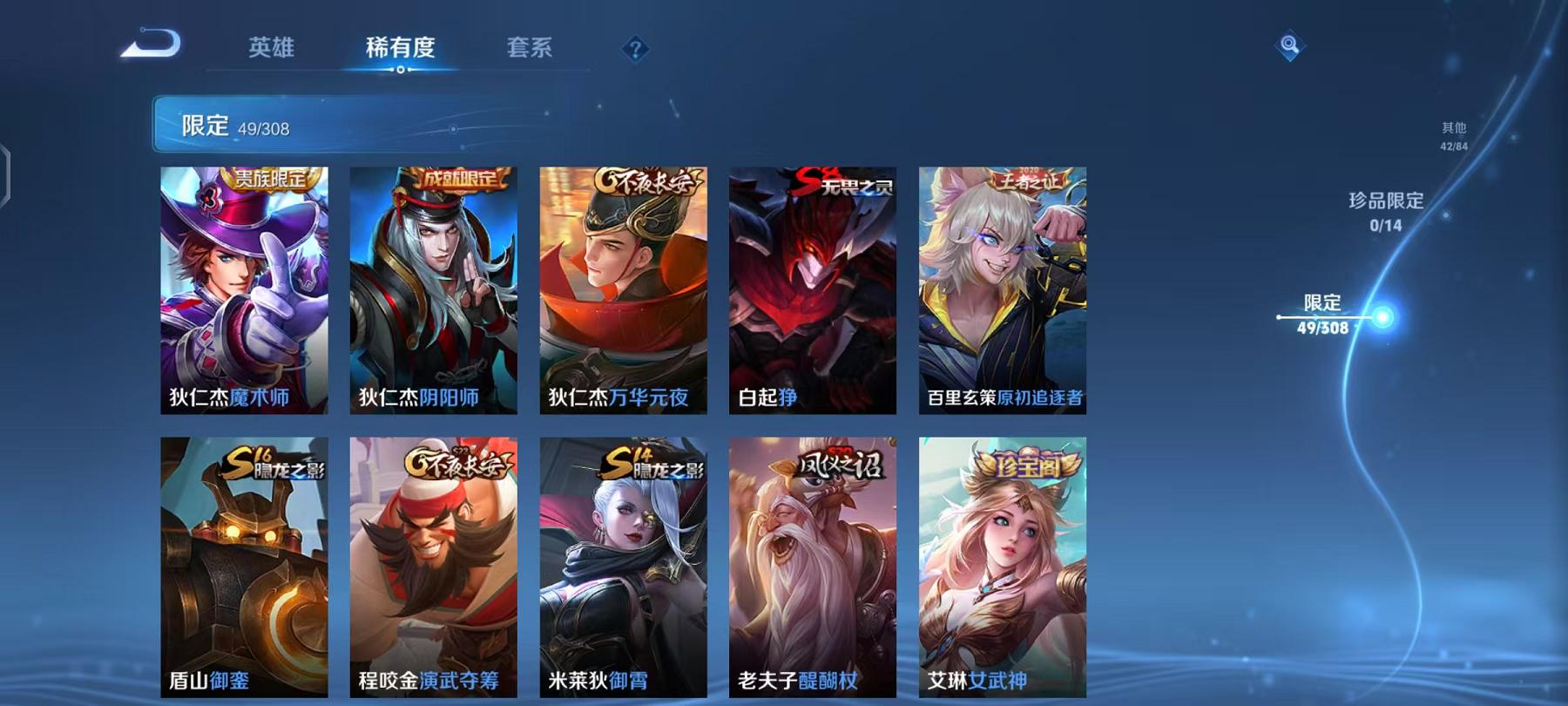
Task: Select the 白起狰 skin
Action: tap(811, 288)
